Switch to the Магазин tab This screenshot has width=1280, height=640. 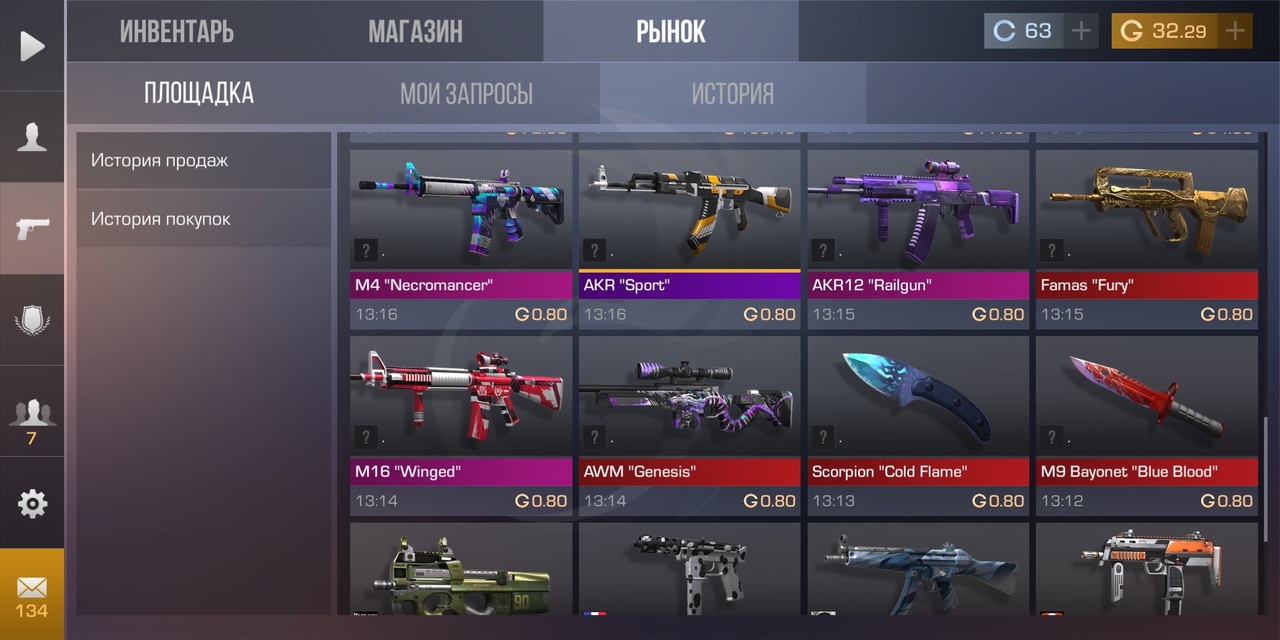coord(415,31)
